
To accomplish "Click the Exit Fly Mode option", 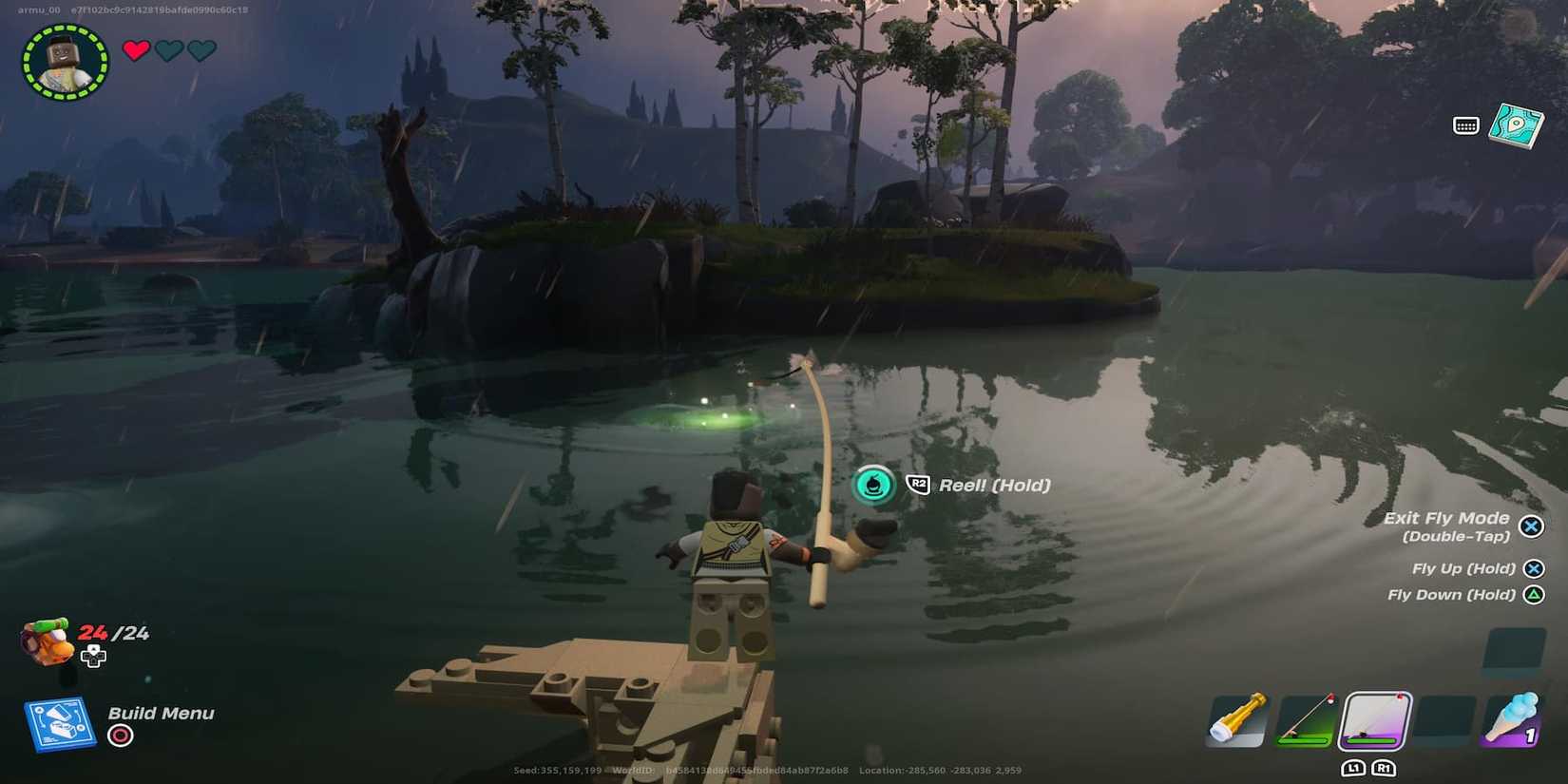I will (1448, 518).
